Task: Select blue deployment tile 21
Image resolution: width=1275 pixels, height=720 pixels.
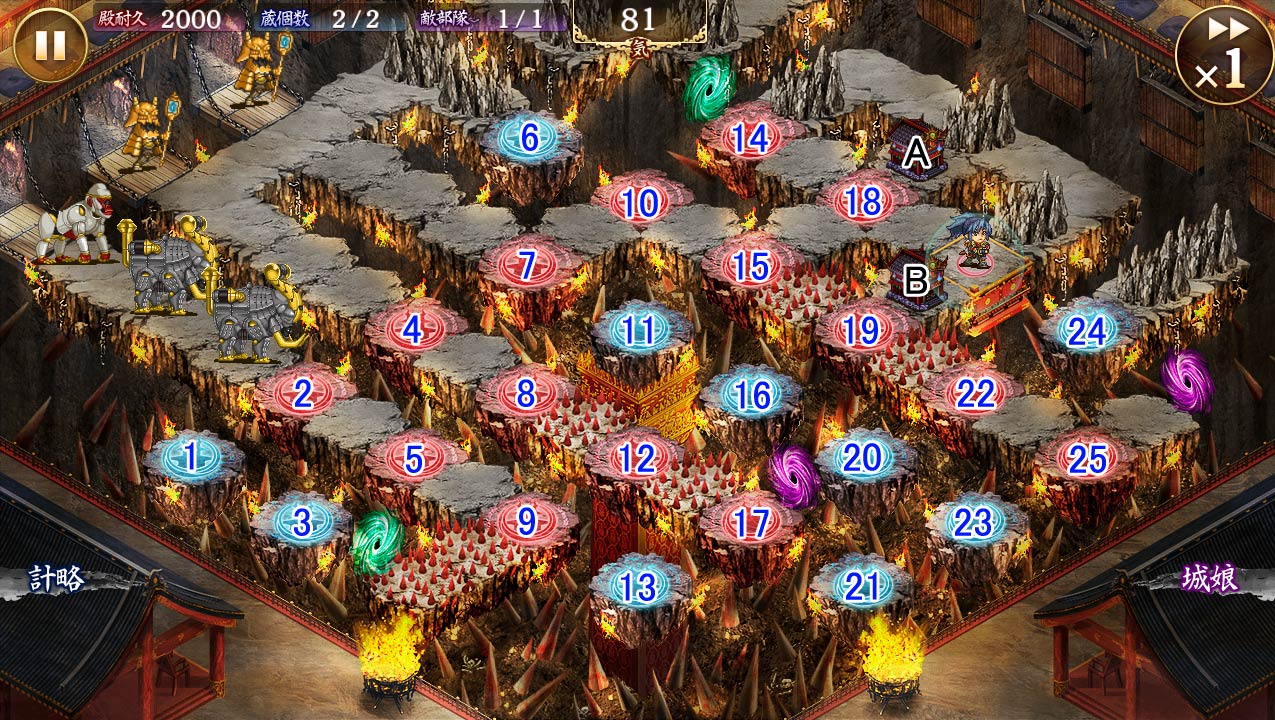Action: 861,587
